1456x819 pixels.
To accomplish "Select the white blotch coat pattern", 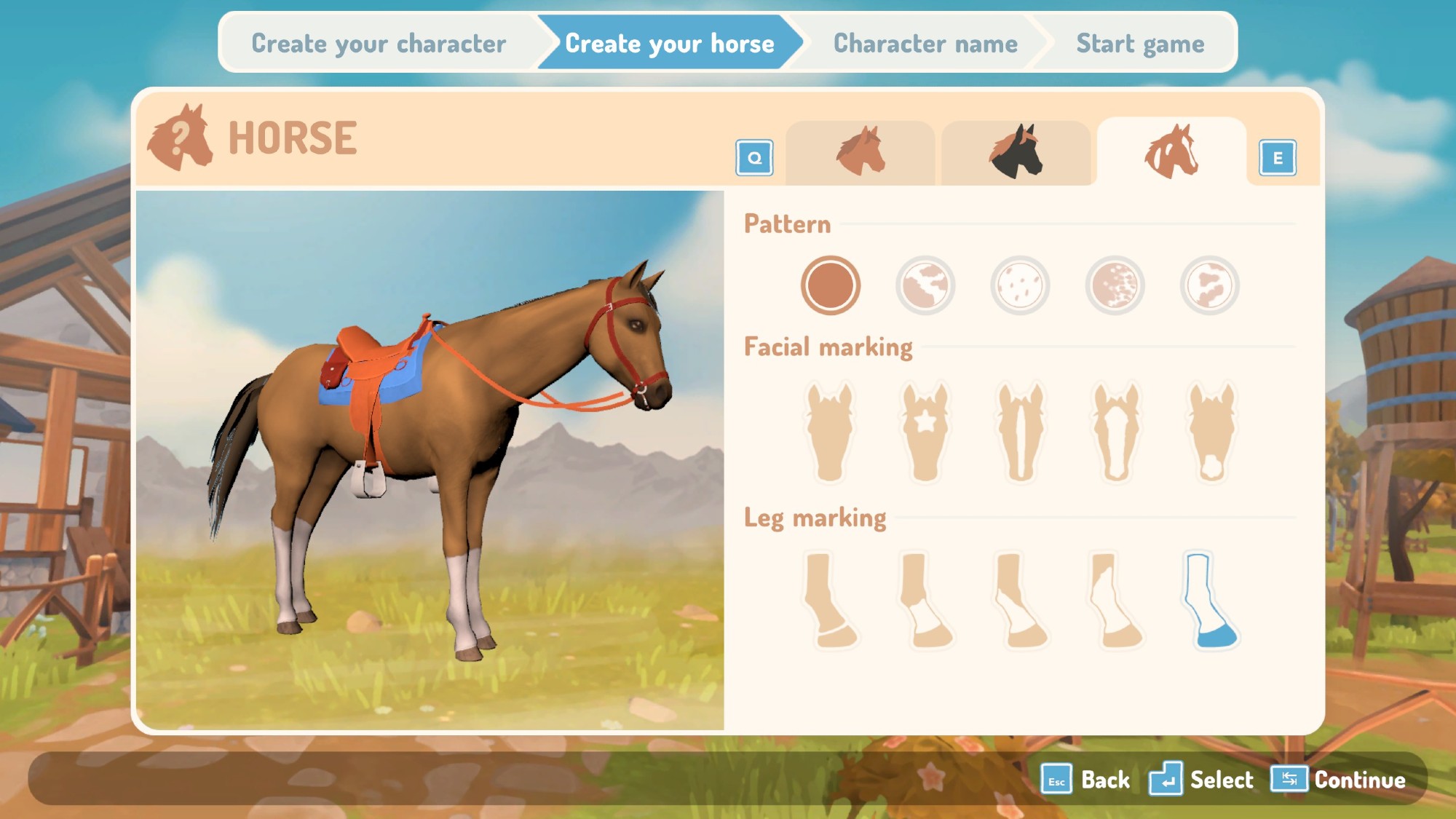I will point(1209,285).
